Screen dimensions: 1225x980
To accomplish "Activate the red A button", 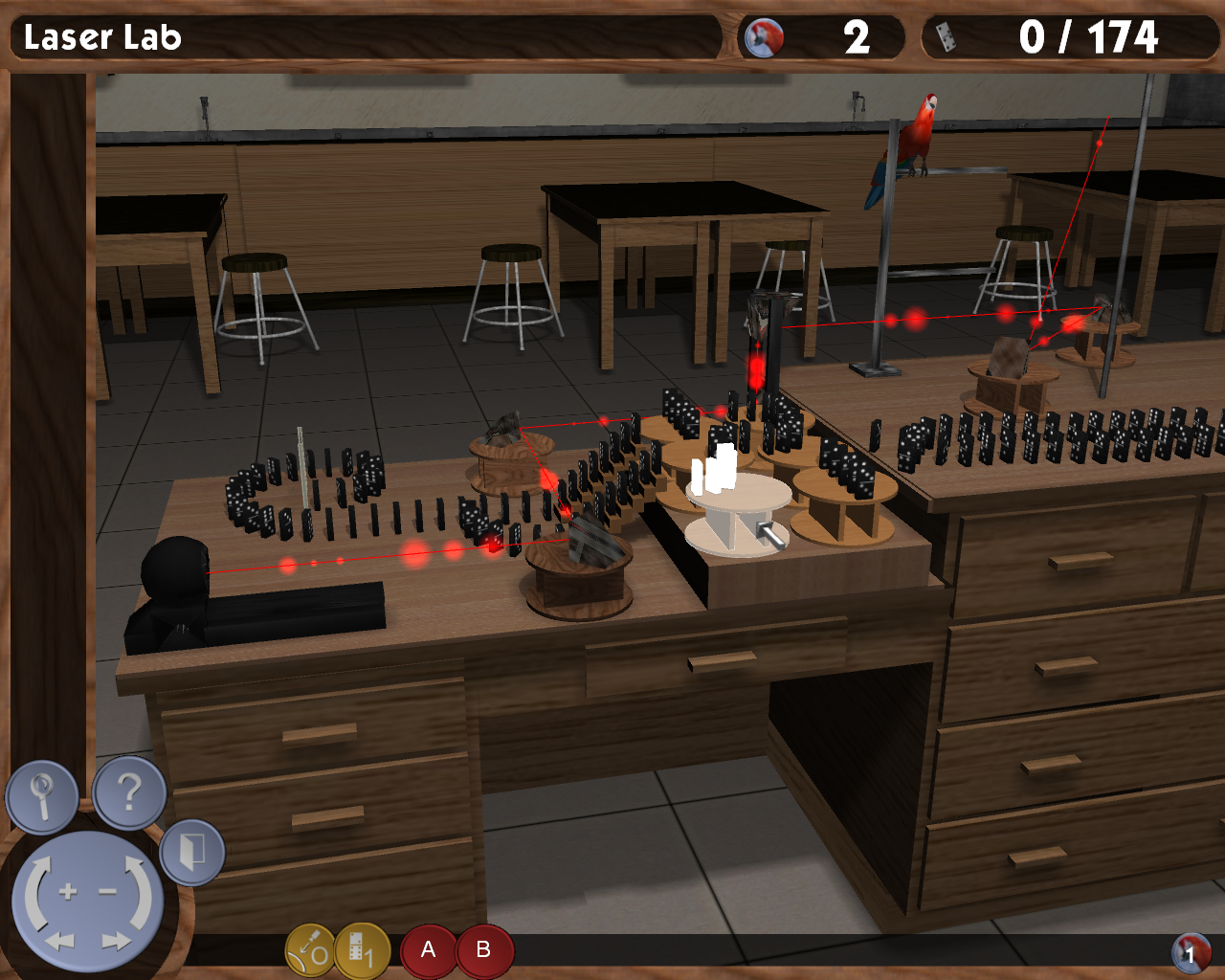I will [428, 949].
